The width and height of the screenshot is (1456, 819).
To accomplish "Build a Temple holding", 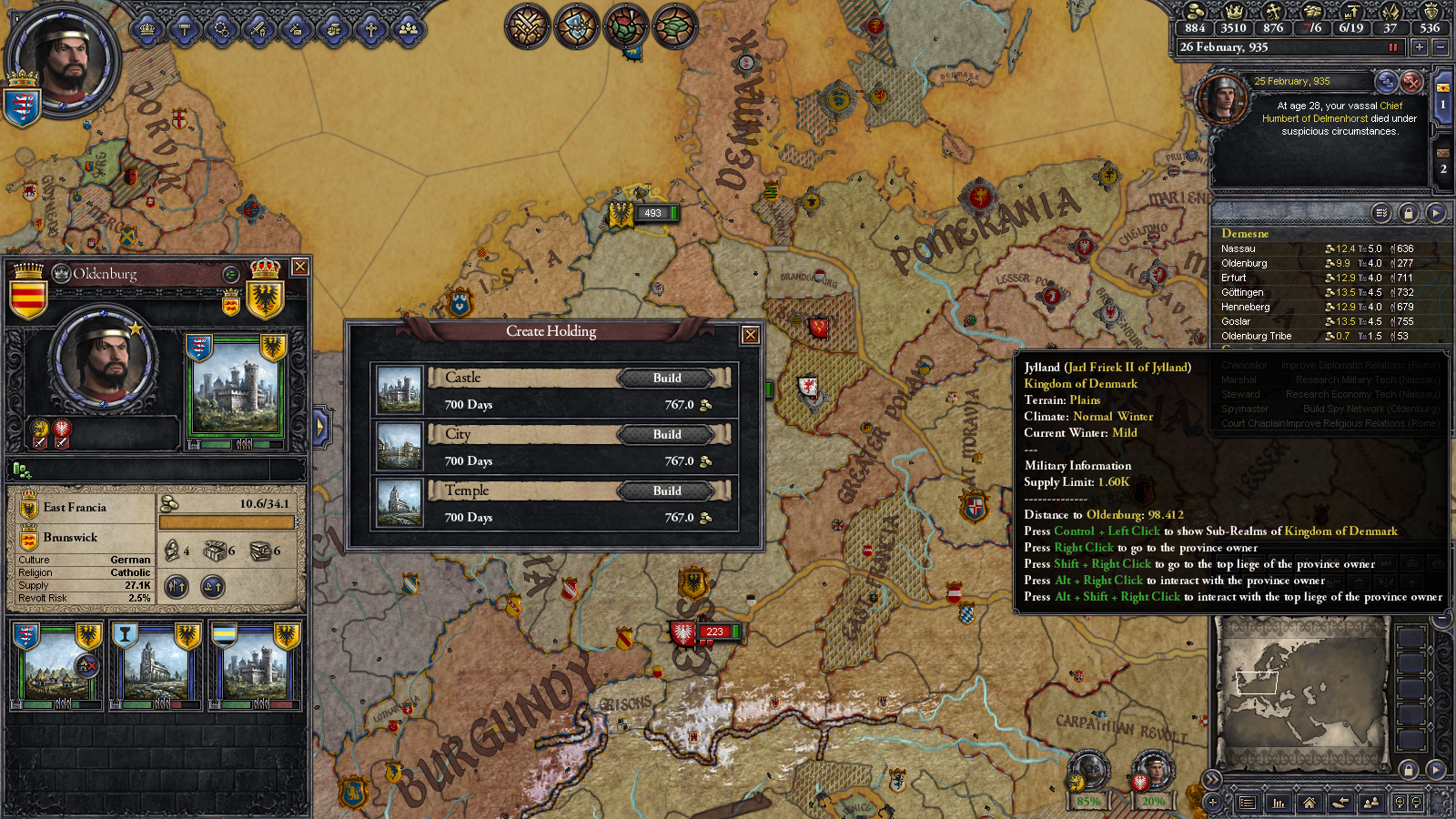I will (x=667, y=491).
